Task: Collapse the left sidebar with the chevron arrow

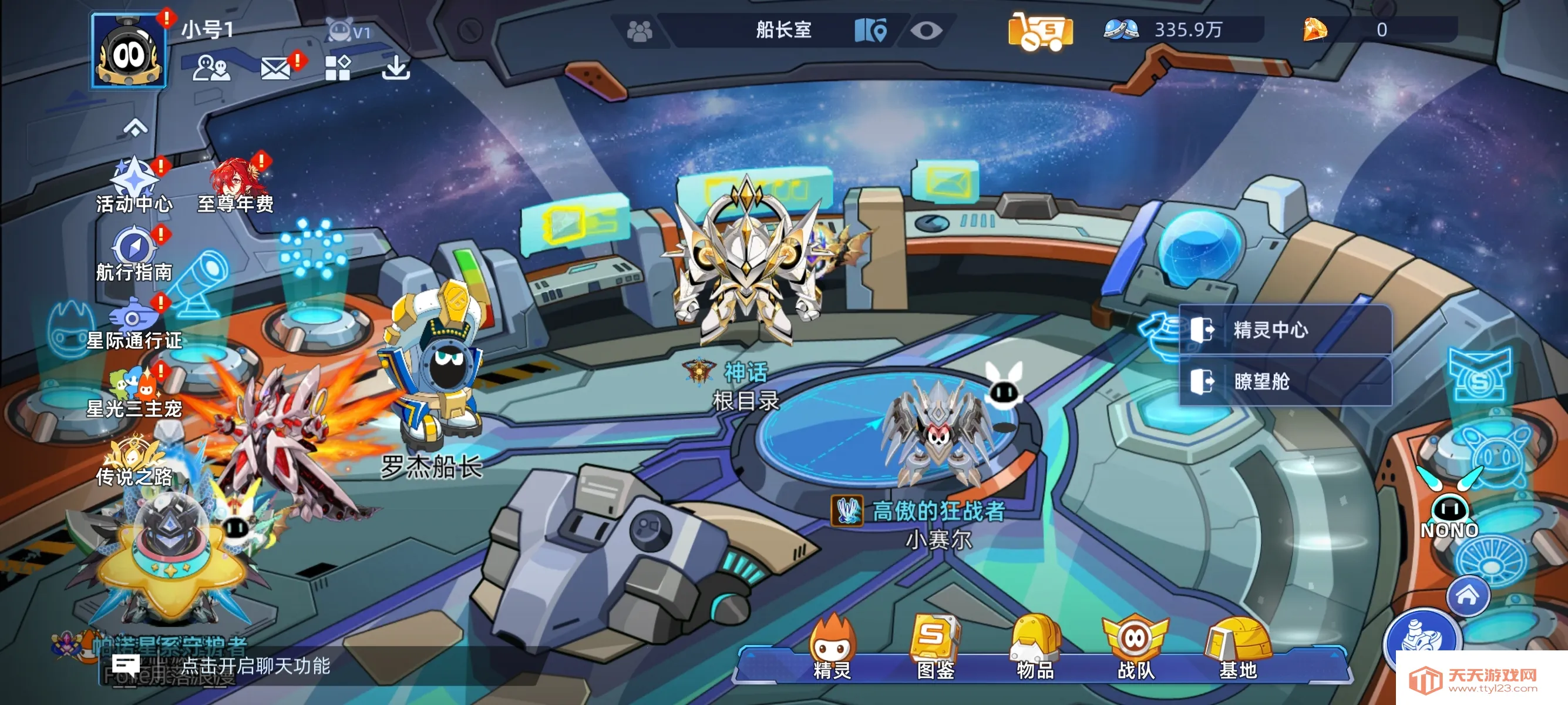Action: click(137, 128)
